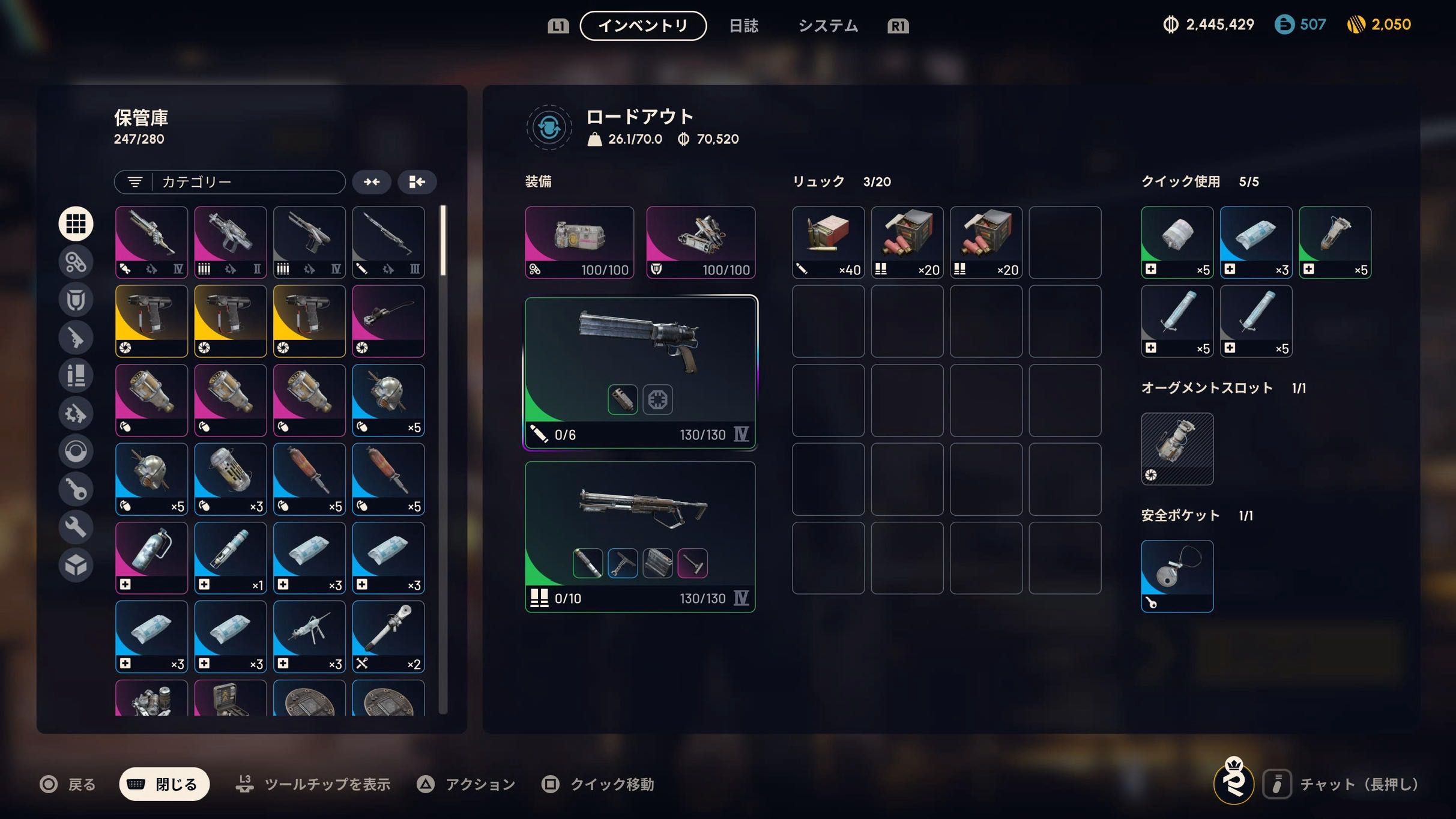This screenshot has width=1456, height=819.
Task: Show all items with the grid filter
Action: pyautogui.click(x=76, y=223)
